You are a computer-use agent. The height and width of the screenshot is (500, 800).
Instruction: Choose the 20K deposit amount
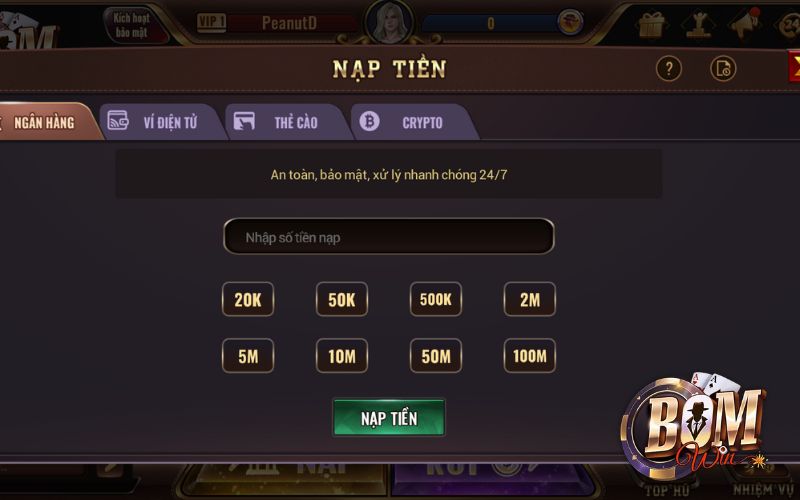248,299
